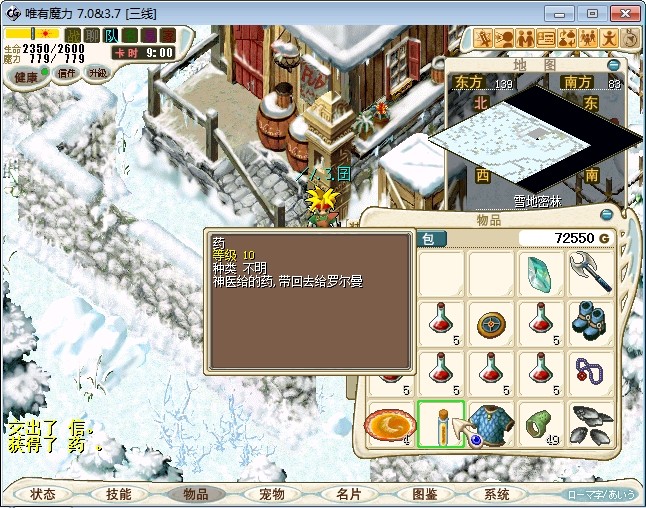The image size is (646, 508).
Task: Pick the purple bead necklace item
Action: tap(590, 372)
